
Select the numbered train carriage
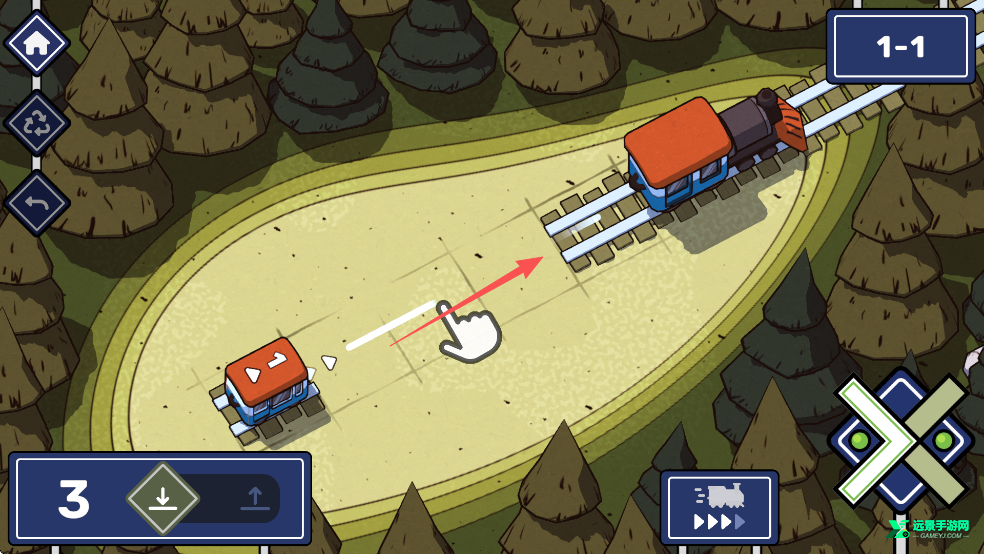(268, 383)
